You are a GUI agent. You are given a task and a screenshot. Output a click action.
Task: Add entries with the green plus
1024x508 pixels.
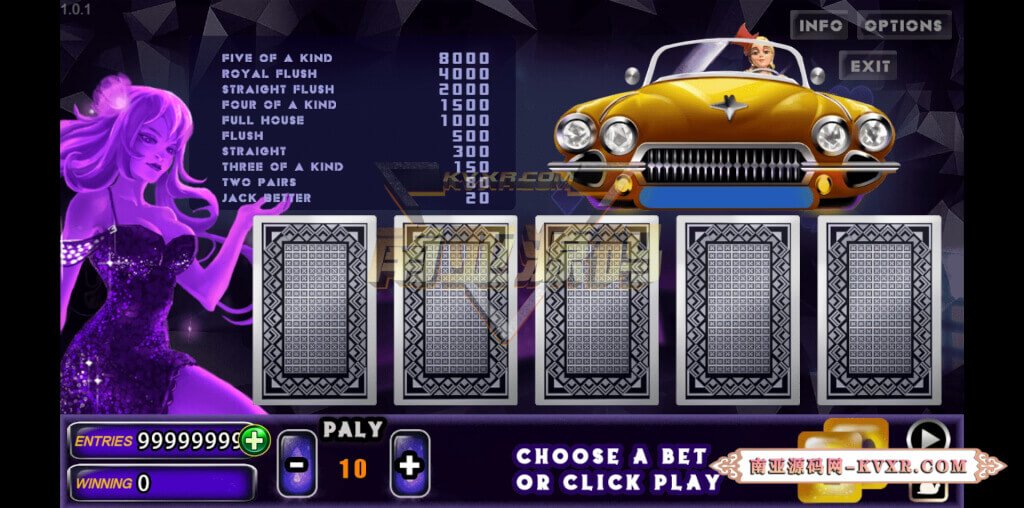click(254, 440)
